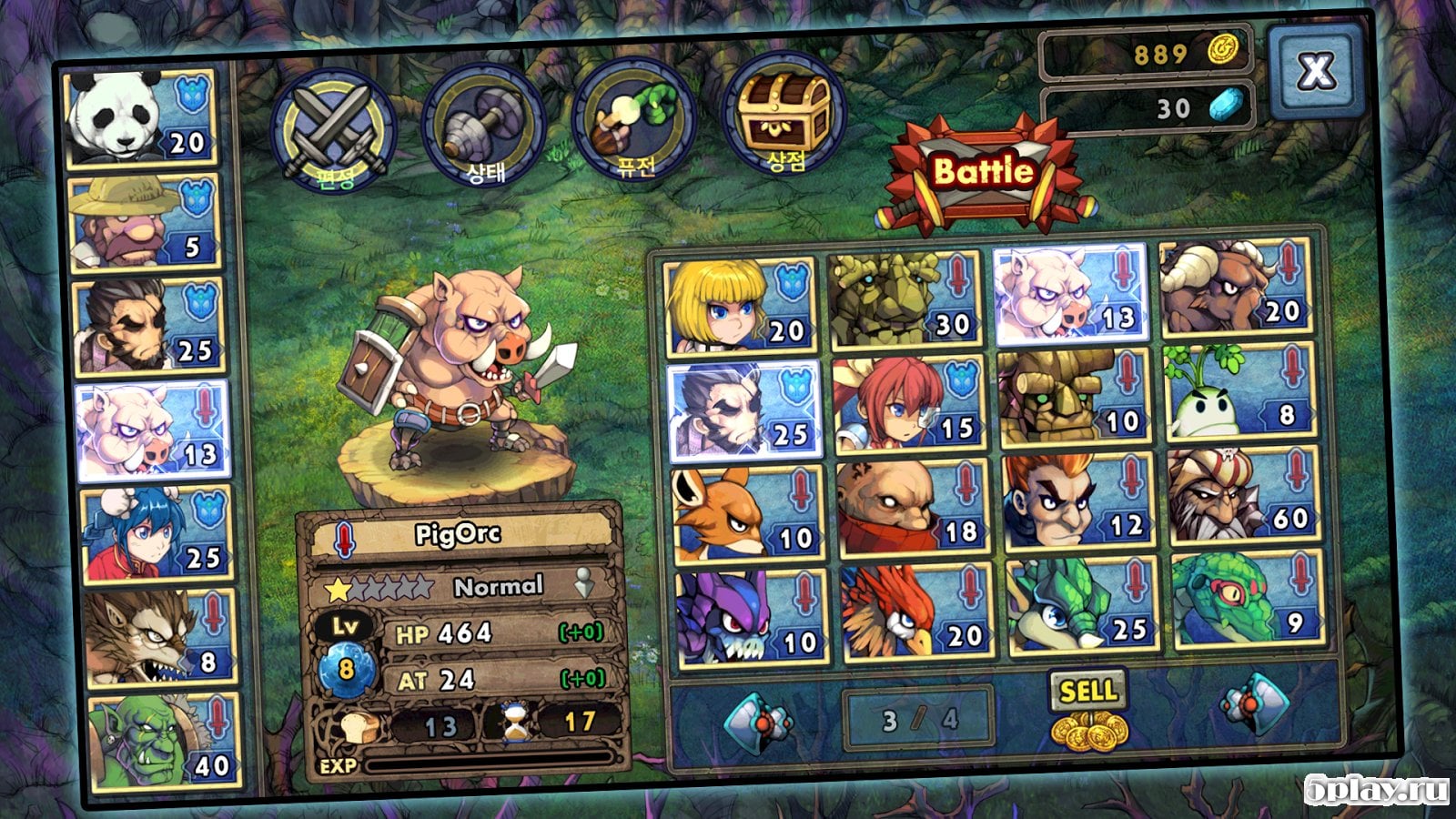Viewport: 1456px width, 819px height.
Task: Select the horned minotaur unit card
Action: pyautogui.click(x=1235, y=289)
